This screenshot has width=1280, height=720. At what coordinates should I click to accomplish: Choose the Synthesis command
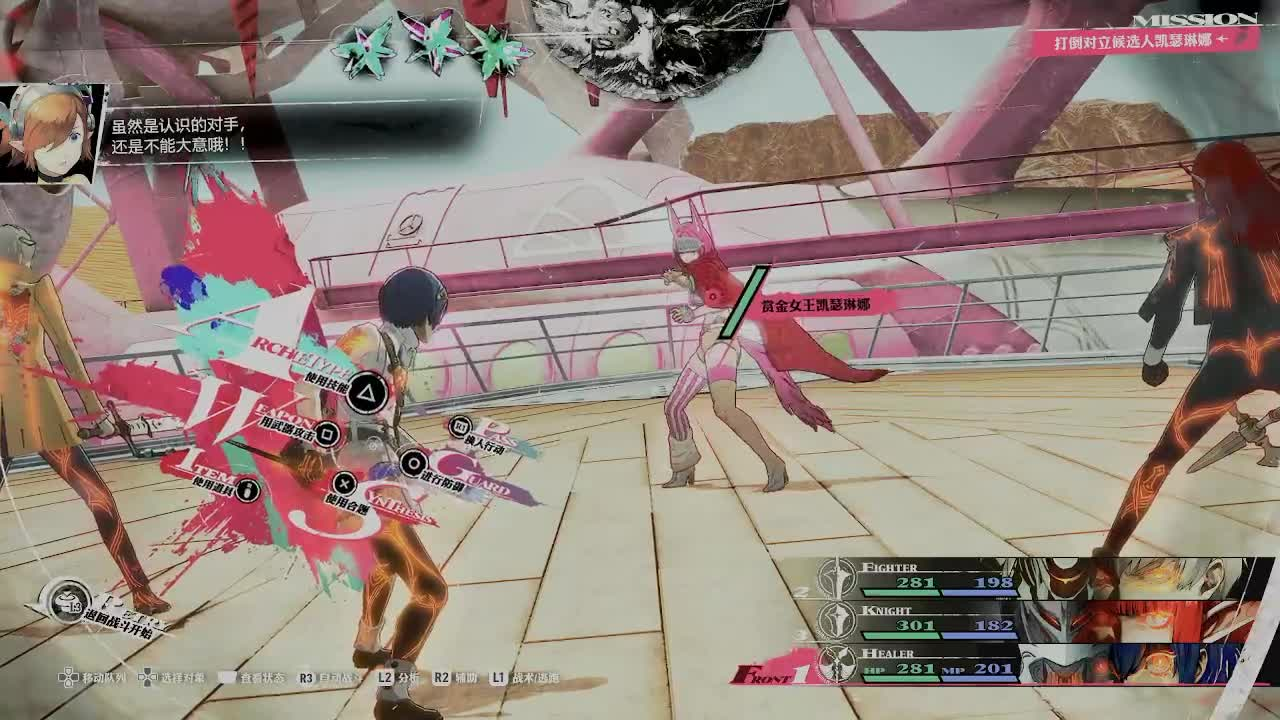pos(344,484)
